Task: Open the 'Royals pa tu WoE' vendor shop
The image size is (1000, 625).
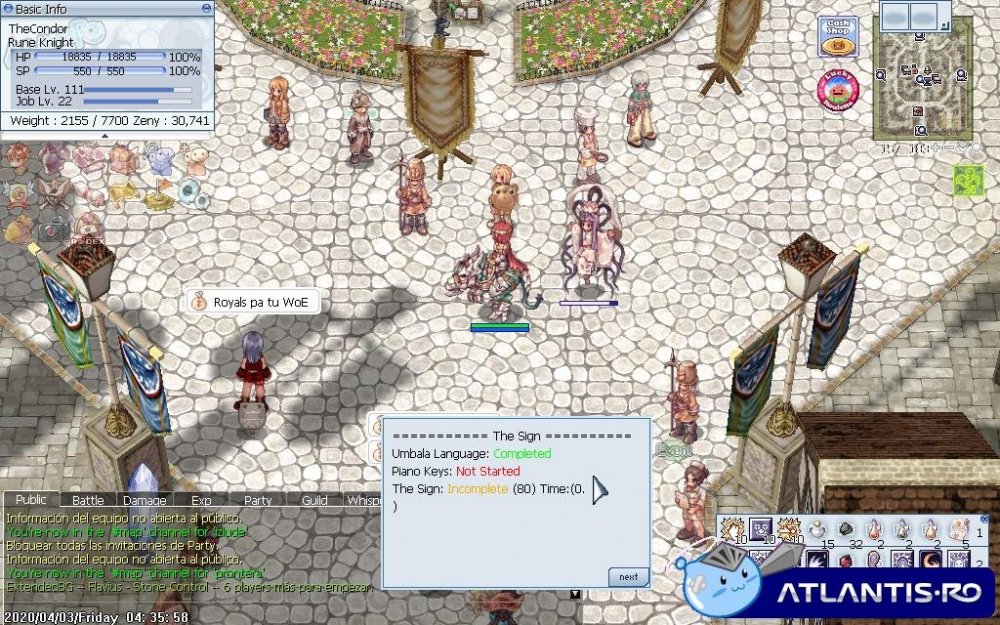Action: 254,302
